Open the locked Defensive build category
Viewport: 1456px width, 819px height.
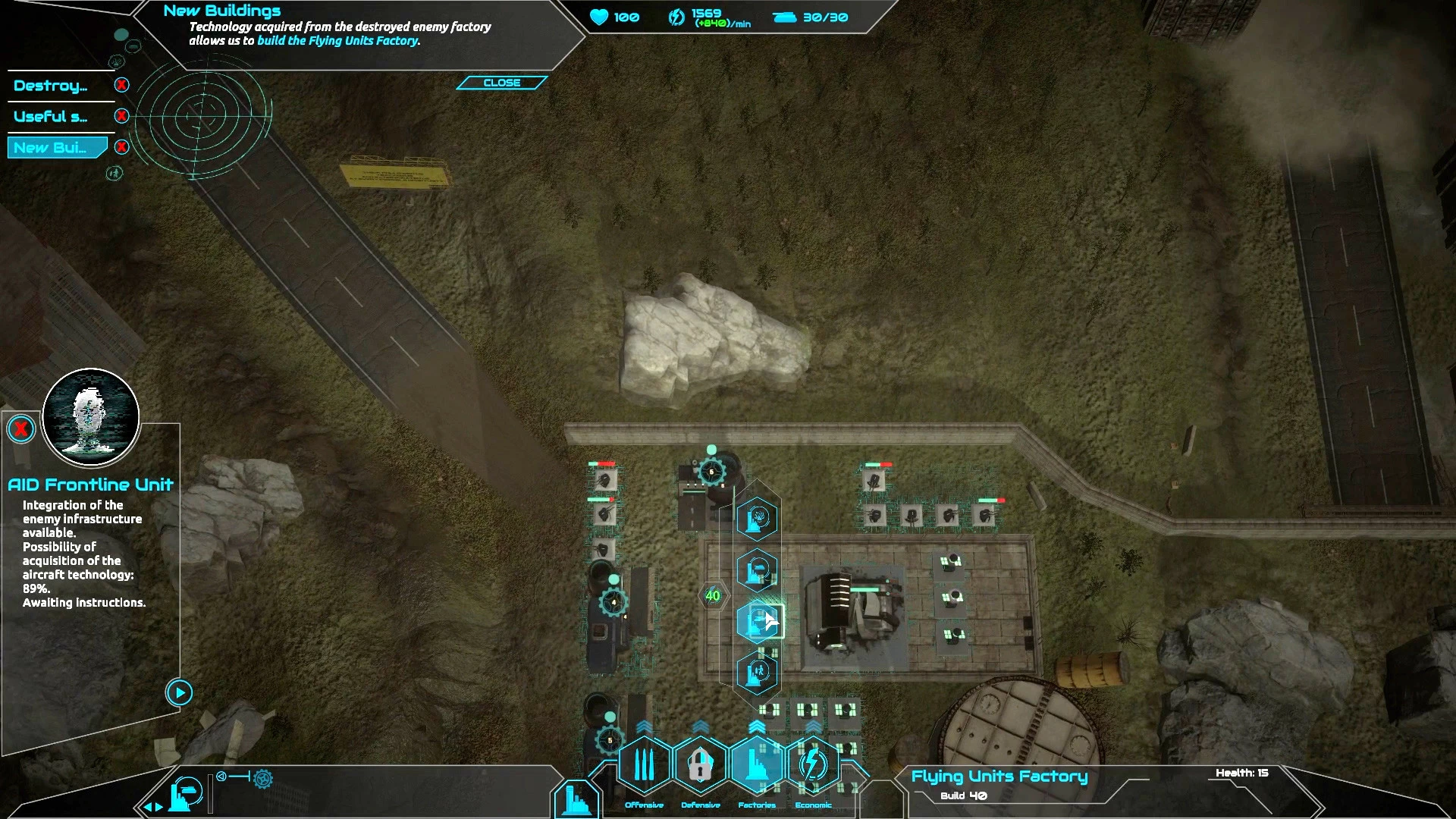point(701,765)
